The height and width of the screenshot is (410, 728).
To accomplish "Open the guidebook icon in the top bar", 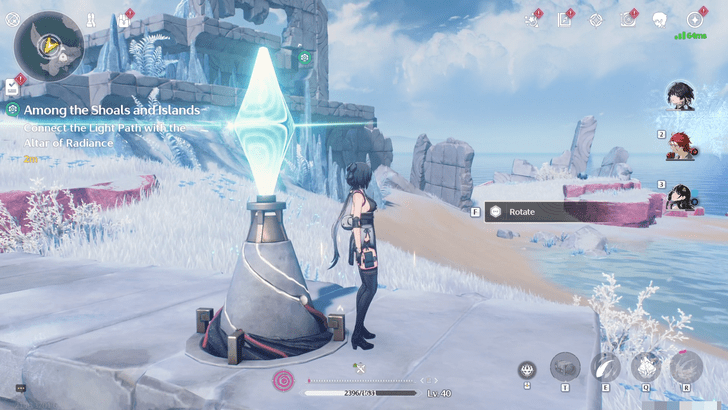I will 565,20.
